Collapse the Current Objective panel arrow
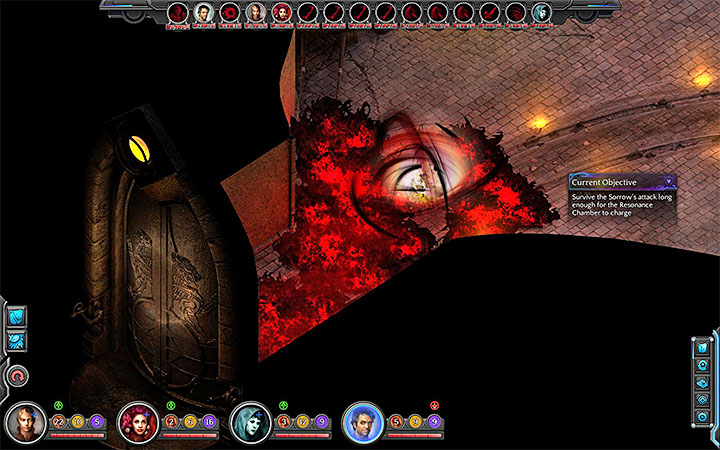Viewport: 720px width, 450px height. coord(667,182)
